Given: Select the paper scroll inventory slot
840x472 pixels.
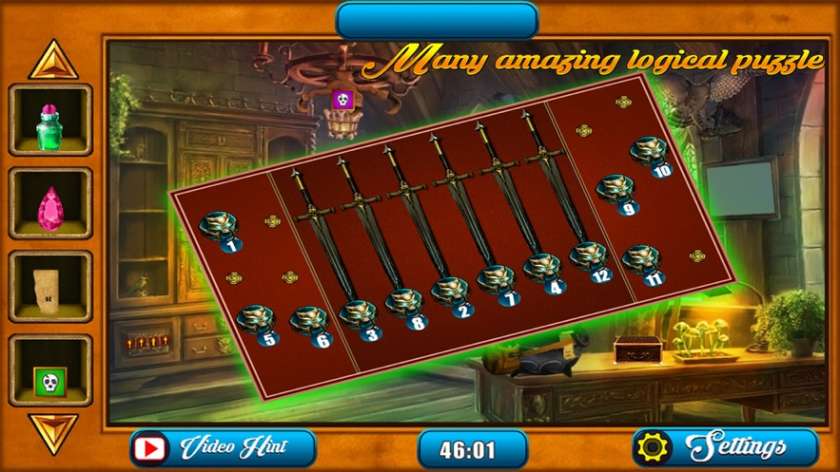Looking at the screenshot, I should tap(50, 286).
